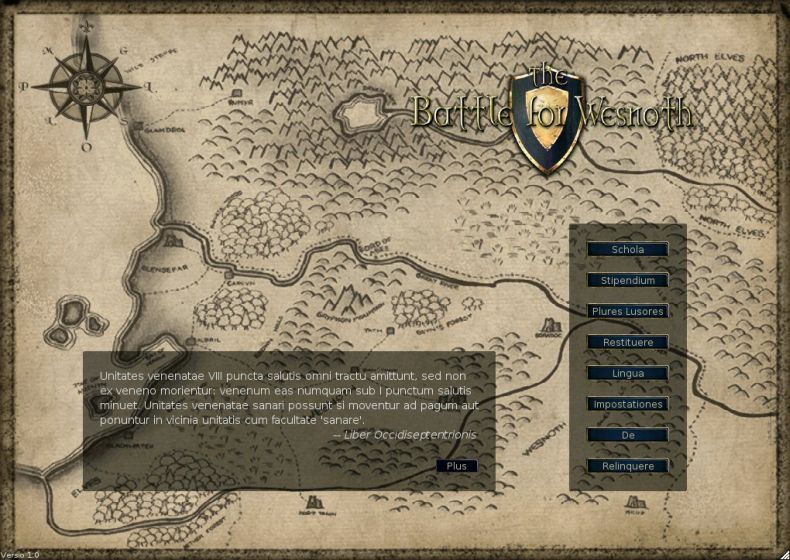This screenshot has width=790, height=560.
Task: Click the Plus button for another tip
Action: (457, 466)
